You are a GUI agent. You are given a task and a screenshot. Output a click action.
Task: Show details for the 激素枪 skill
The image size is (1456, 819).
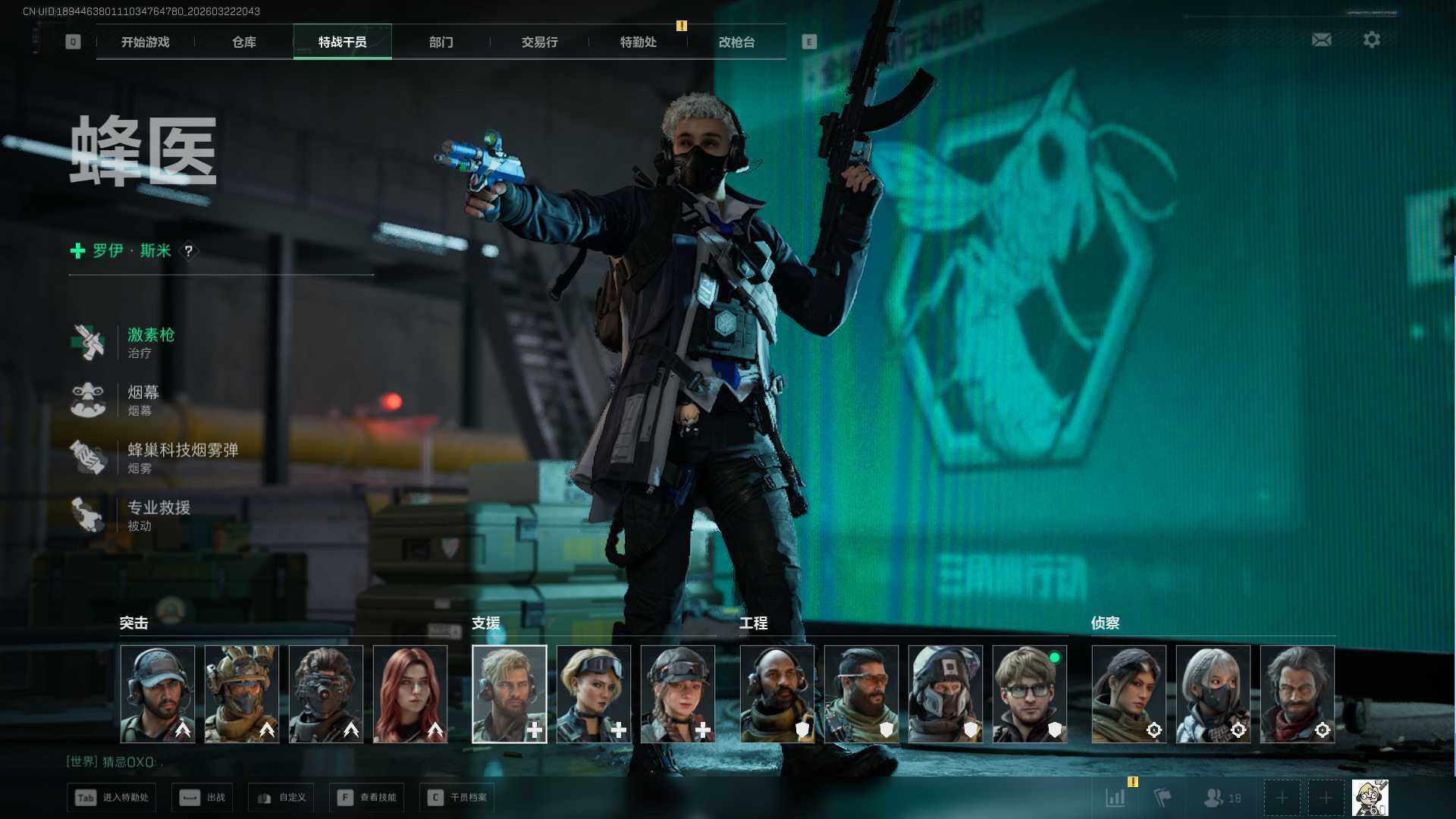(150, 342)
